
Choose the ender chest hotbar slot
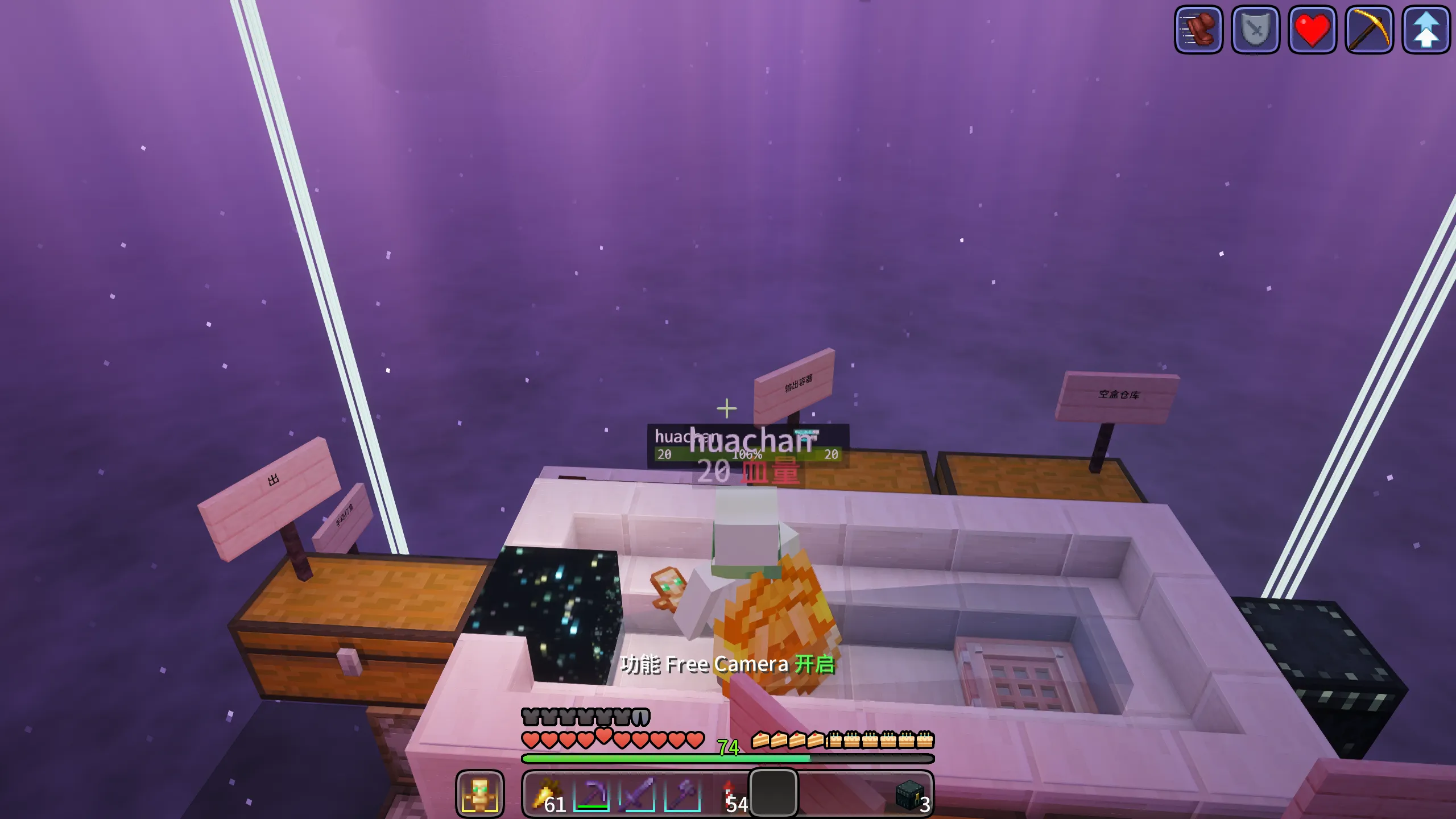pyautogui.click(x=909, y=794)
